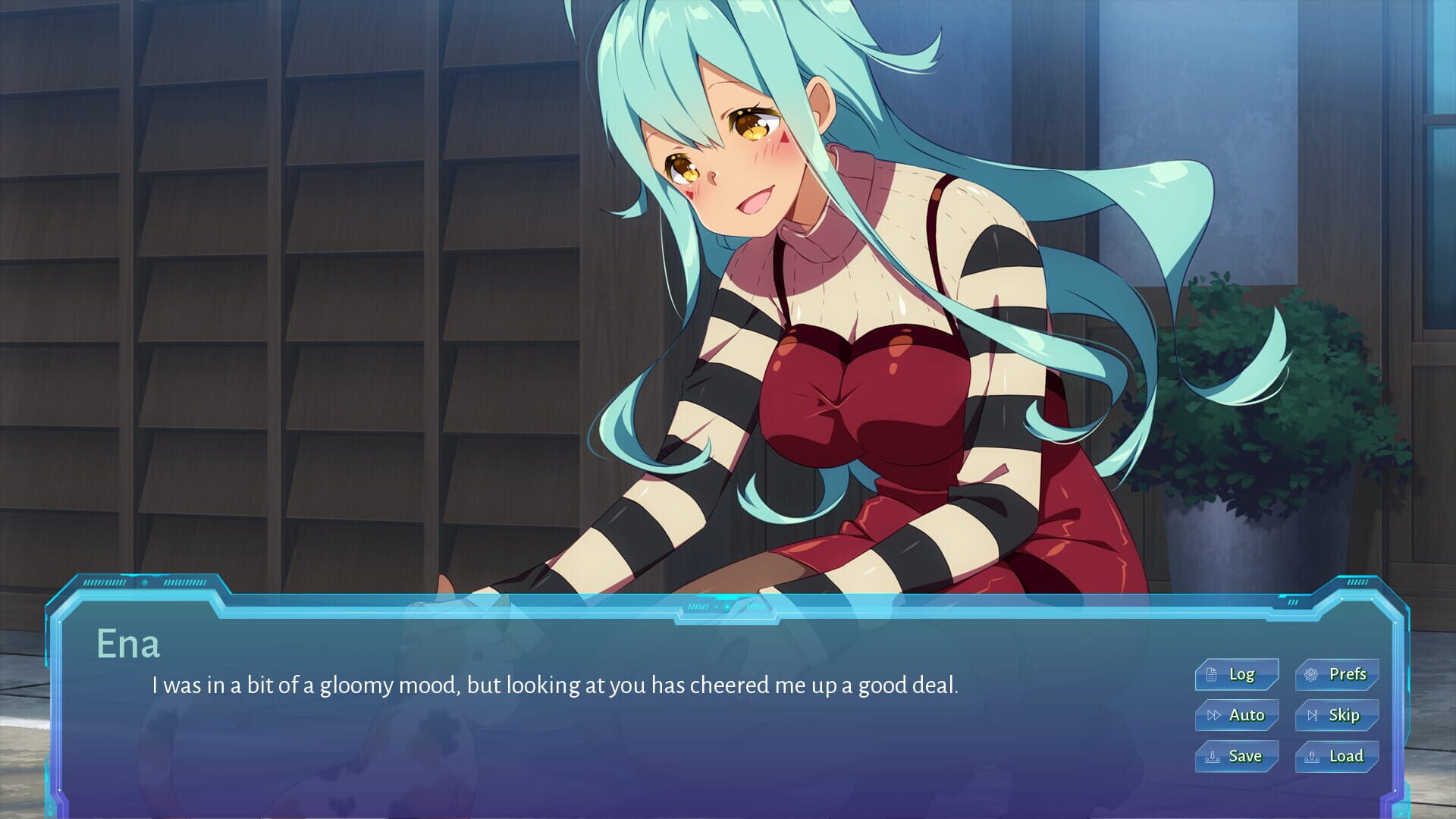Open the Save screen
This screenshot has height=819, width=1456.
tap(1237, 755)
